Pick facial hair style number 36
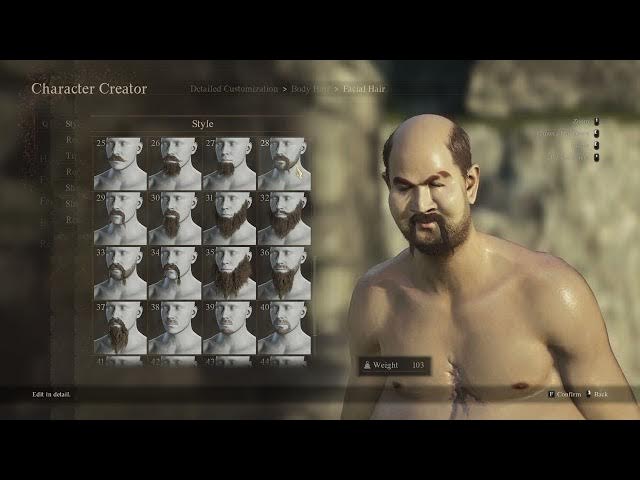This screenshot has width=640, height=480. (283, 272)
